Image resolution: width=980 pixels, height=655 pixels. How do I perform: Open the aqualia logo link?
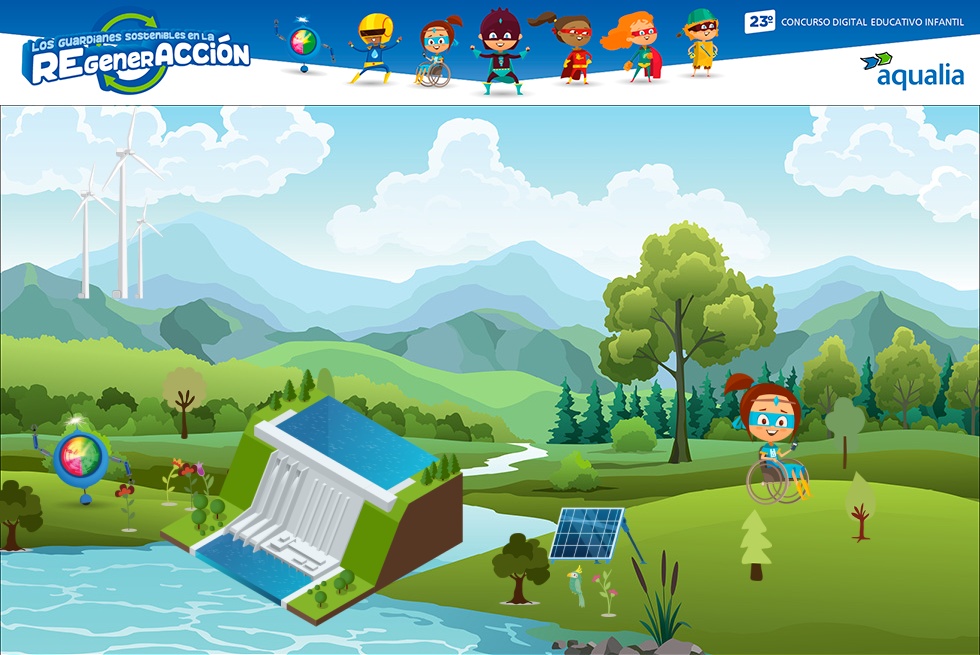point(911,70)
